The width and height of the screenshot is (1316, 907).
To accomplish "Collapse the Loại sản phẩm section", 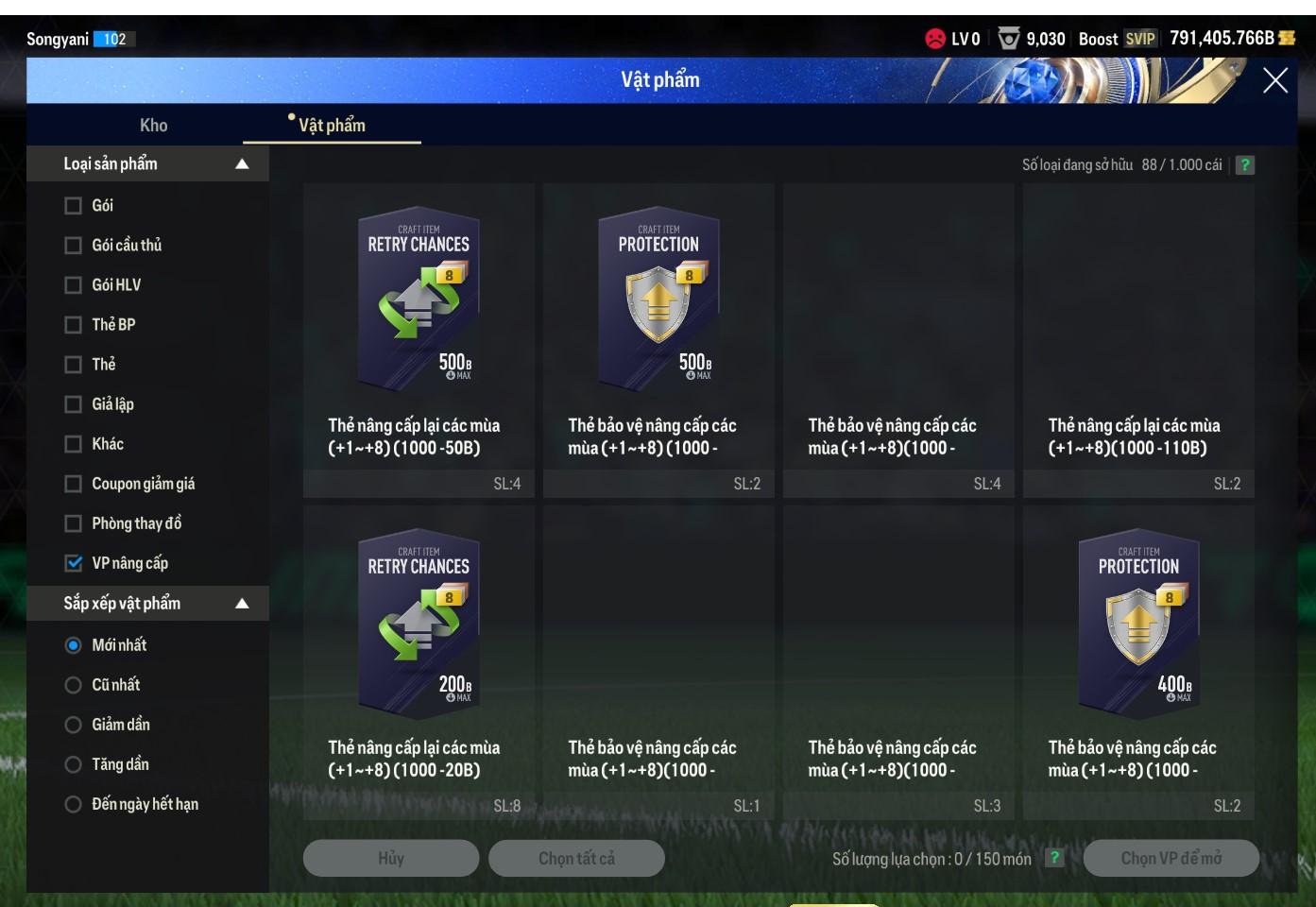I will pyautogui.click(x=242, y=164).
